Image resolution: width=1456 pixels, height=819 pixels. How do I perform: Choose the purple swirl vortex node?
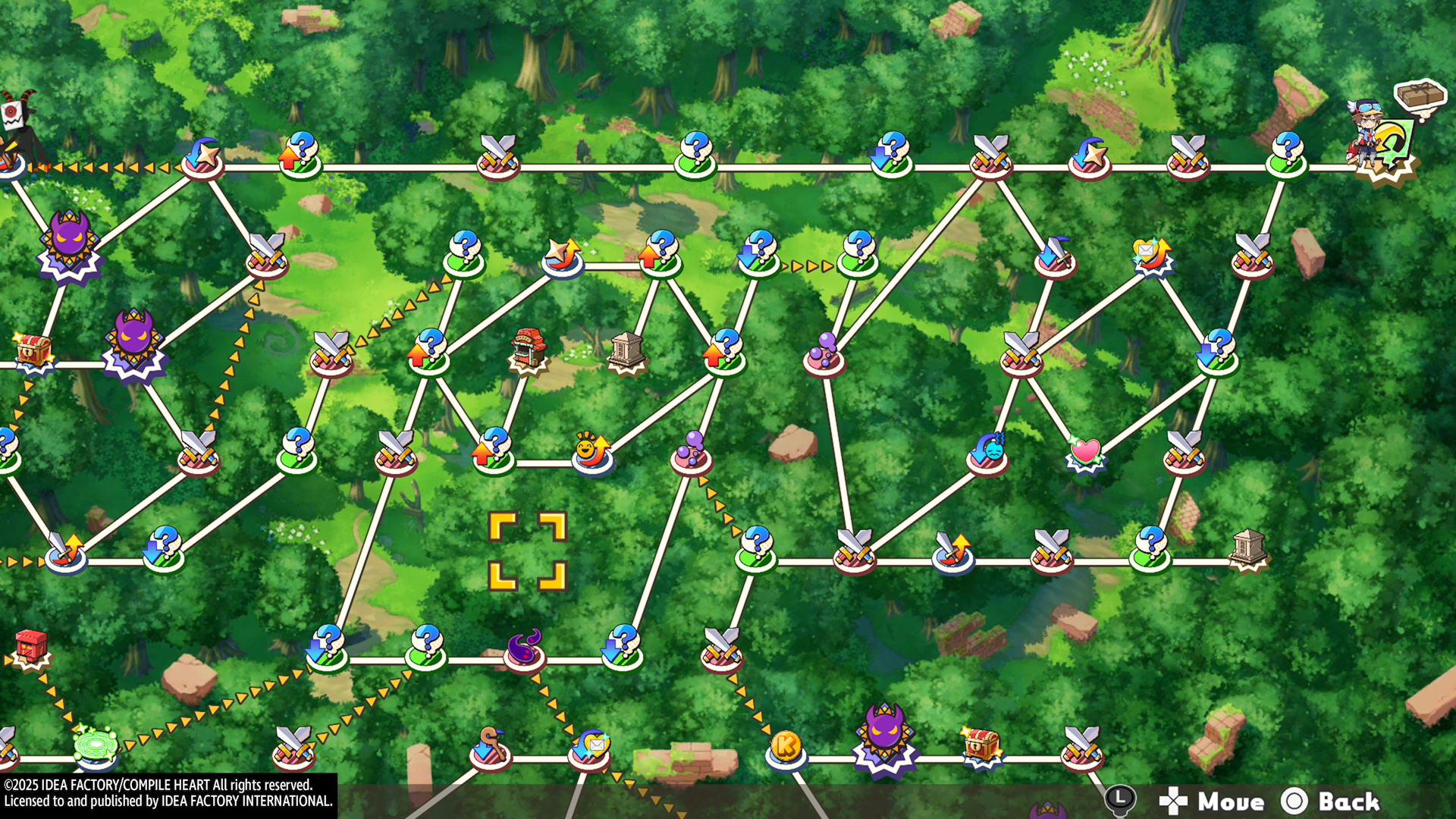[524, 649]
